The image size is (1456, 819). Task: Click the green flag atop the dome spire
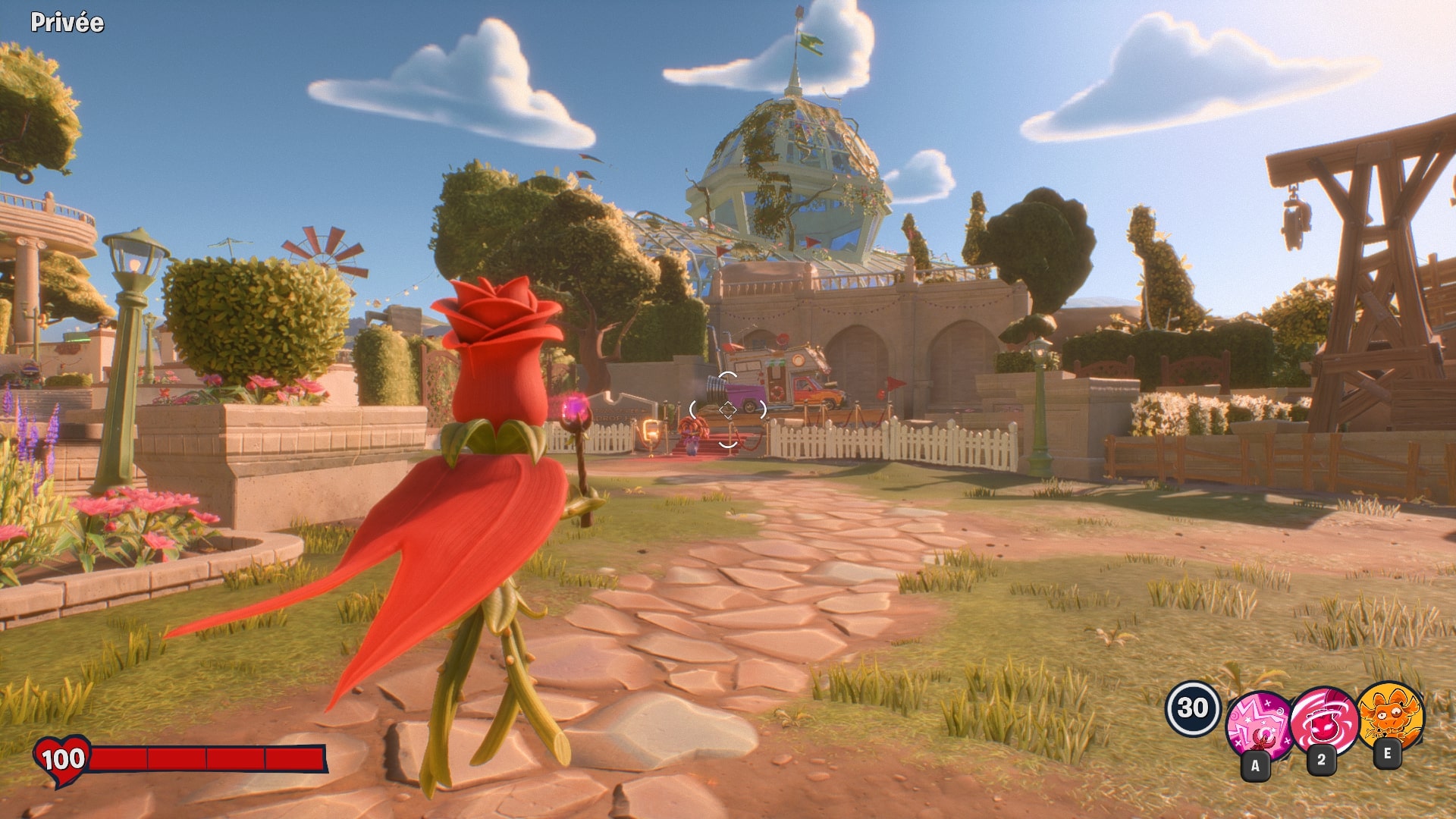pos(810,42)
